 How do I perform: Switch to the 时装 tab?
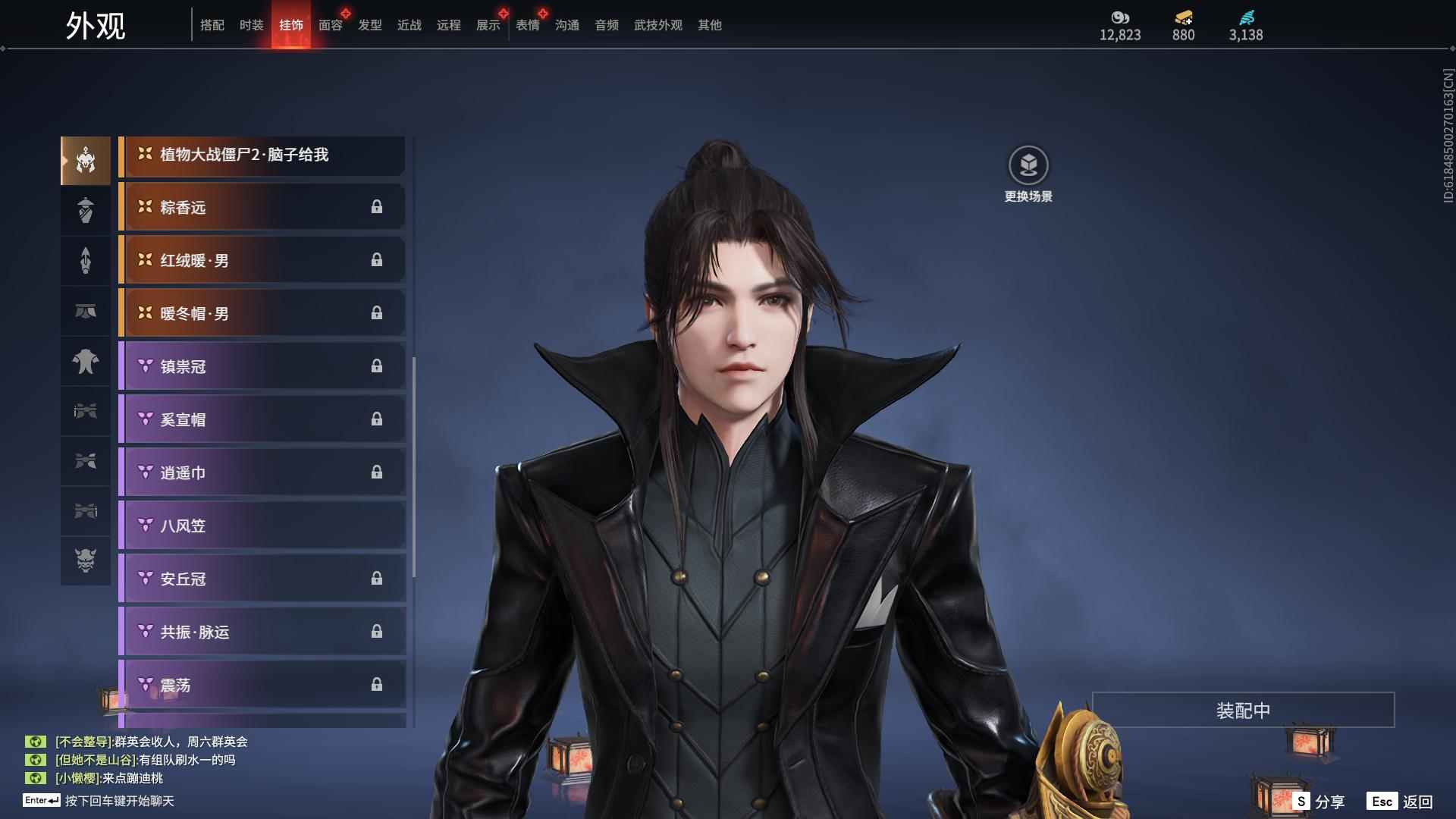click(x=251, y=25)
